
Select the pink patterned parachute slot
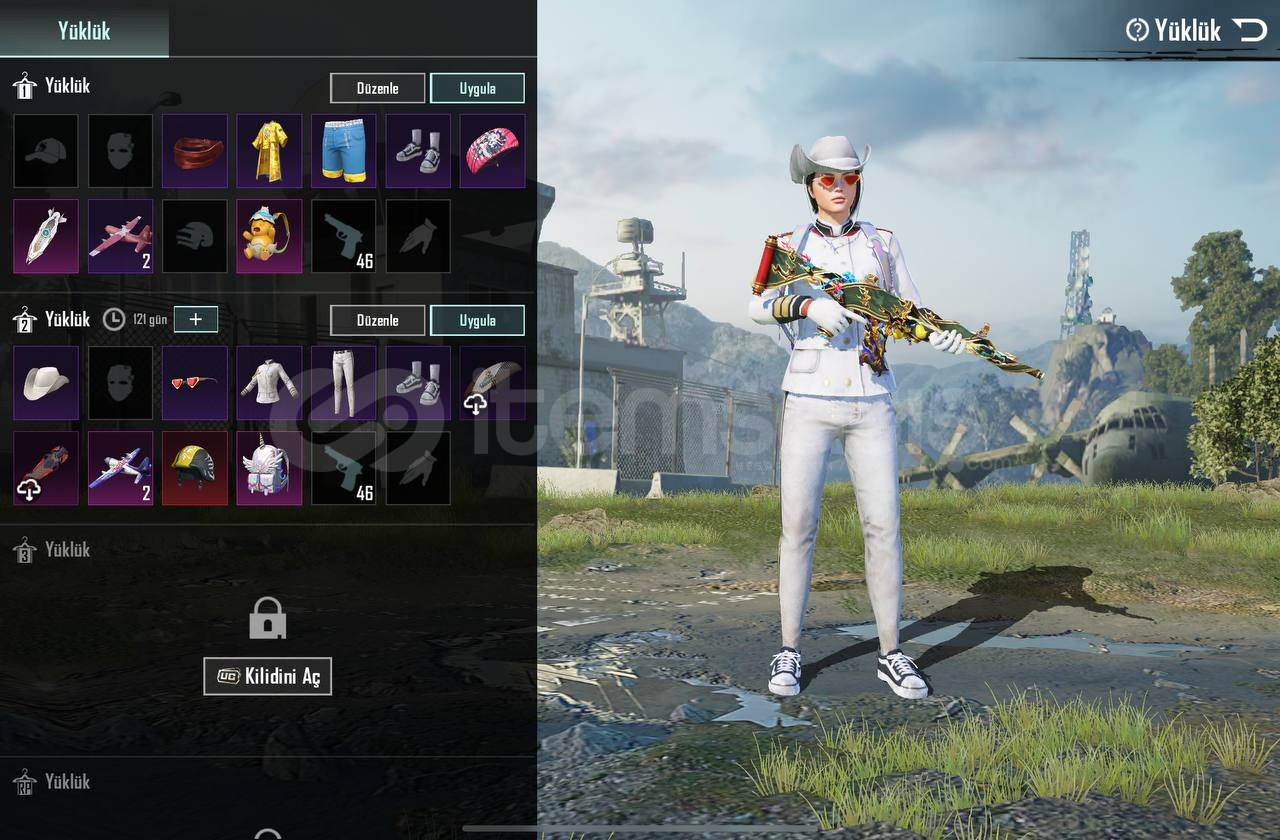point(492,151)
